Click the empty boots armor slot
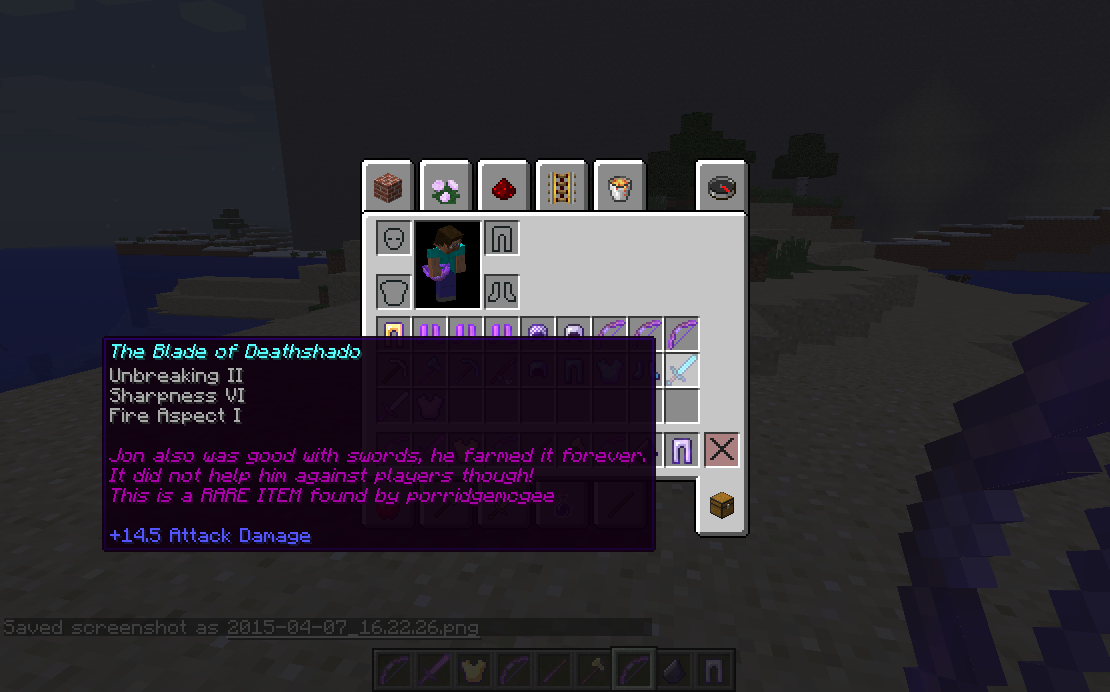 (x=501, y=292)
